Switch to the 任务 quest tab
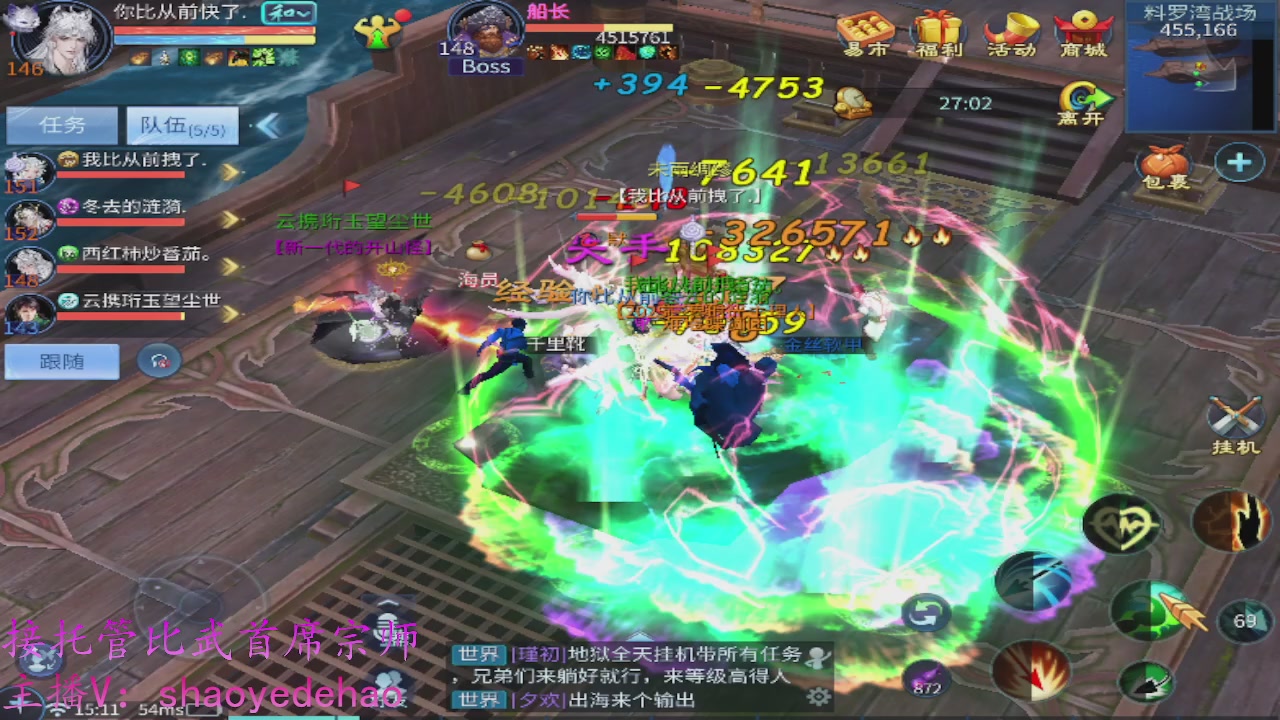This screenshot has height=720, width=1280. (x=62, y=124)
